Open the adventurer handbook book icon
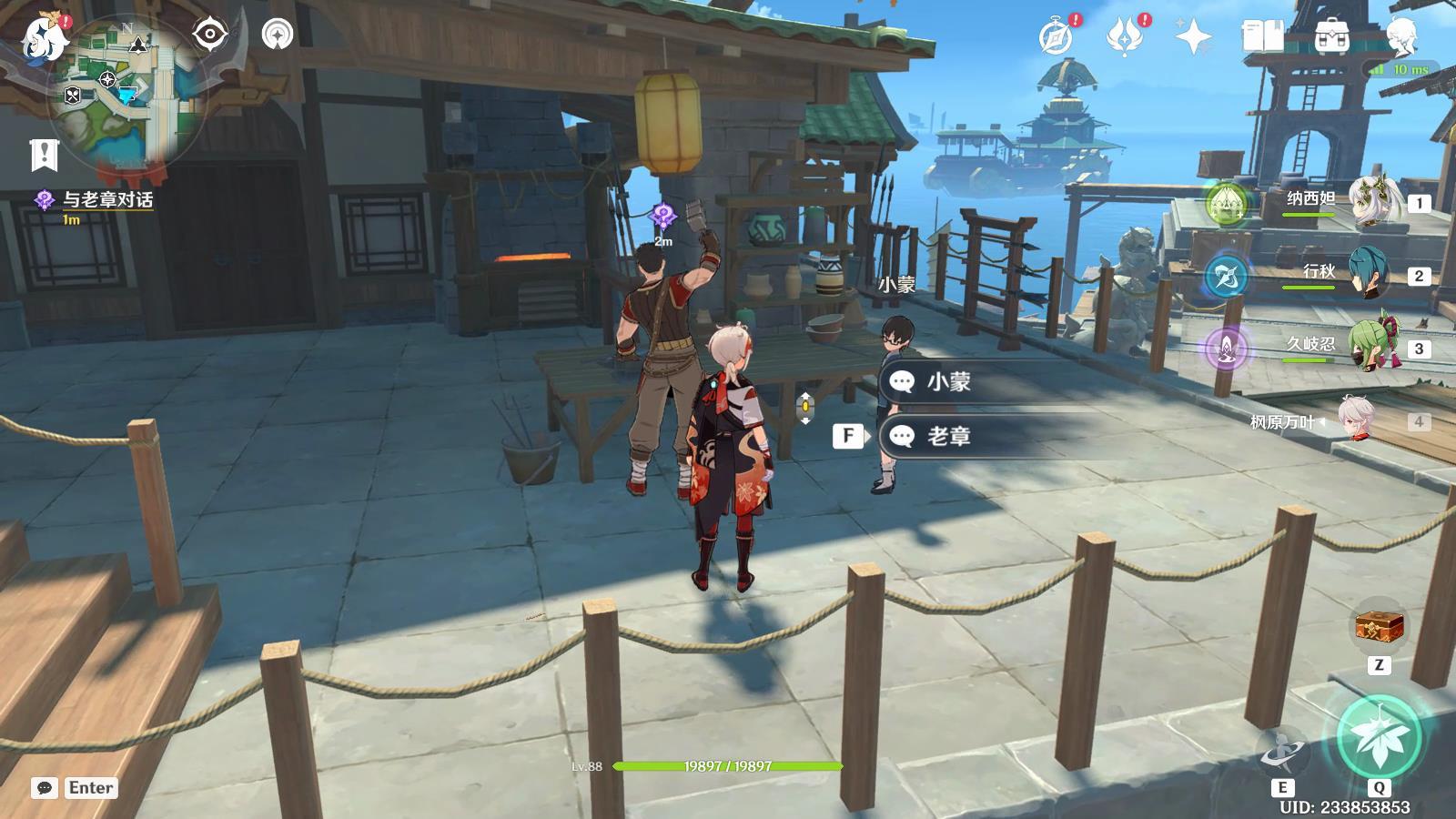The image size is (1456, 819). coord(1261,36)
